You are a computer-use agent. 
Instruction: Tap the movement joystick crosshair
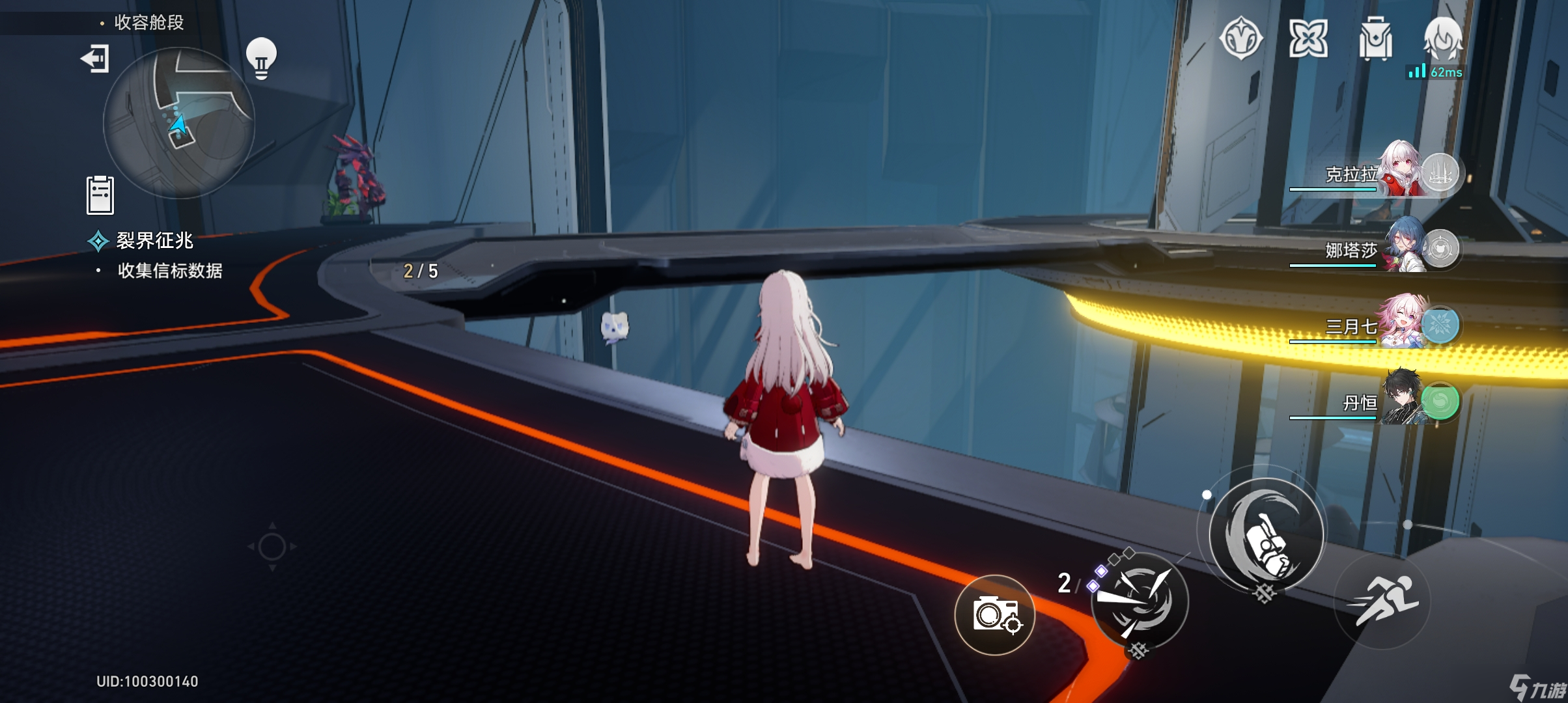point(272,547)
